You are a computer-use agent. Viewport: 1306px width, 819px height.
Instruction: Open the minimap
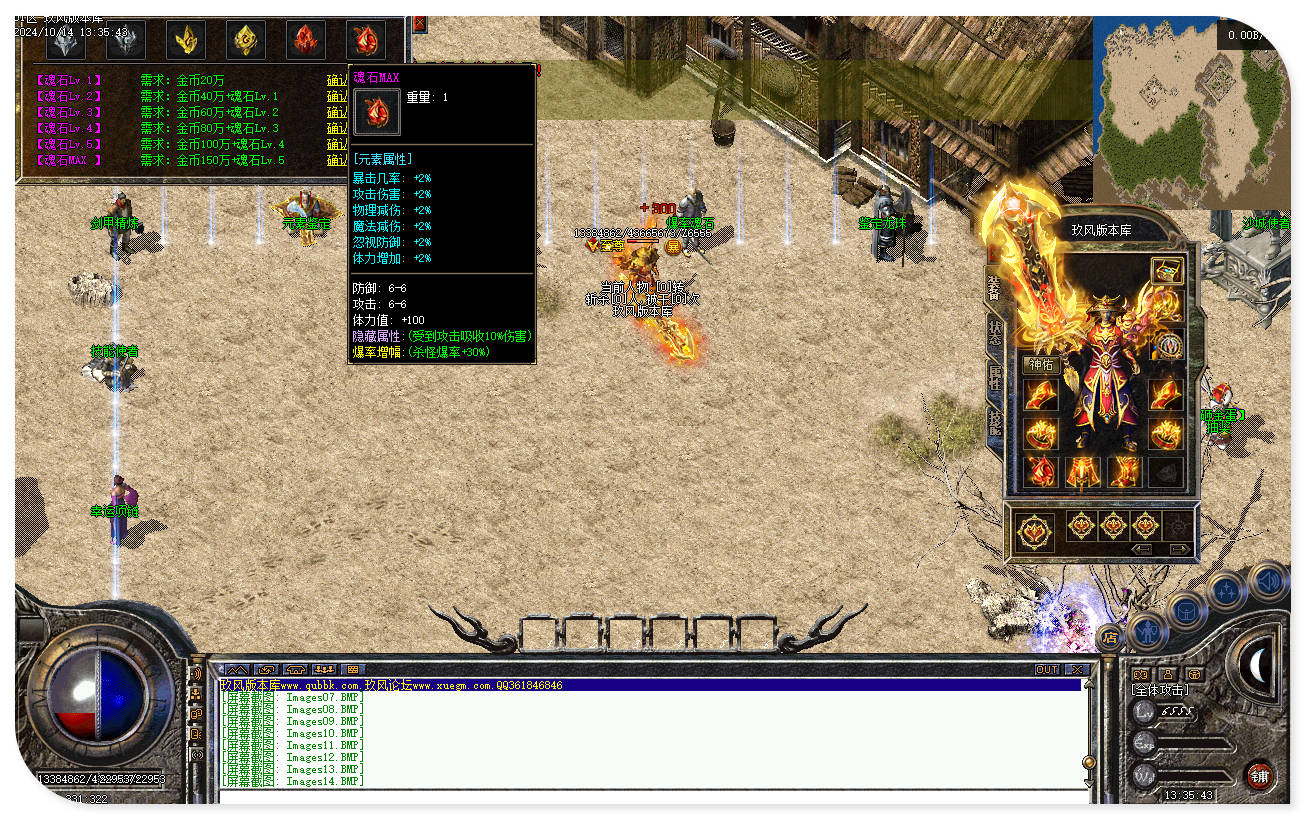pyautogui.click(x=1190, y=110)
